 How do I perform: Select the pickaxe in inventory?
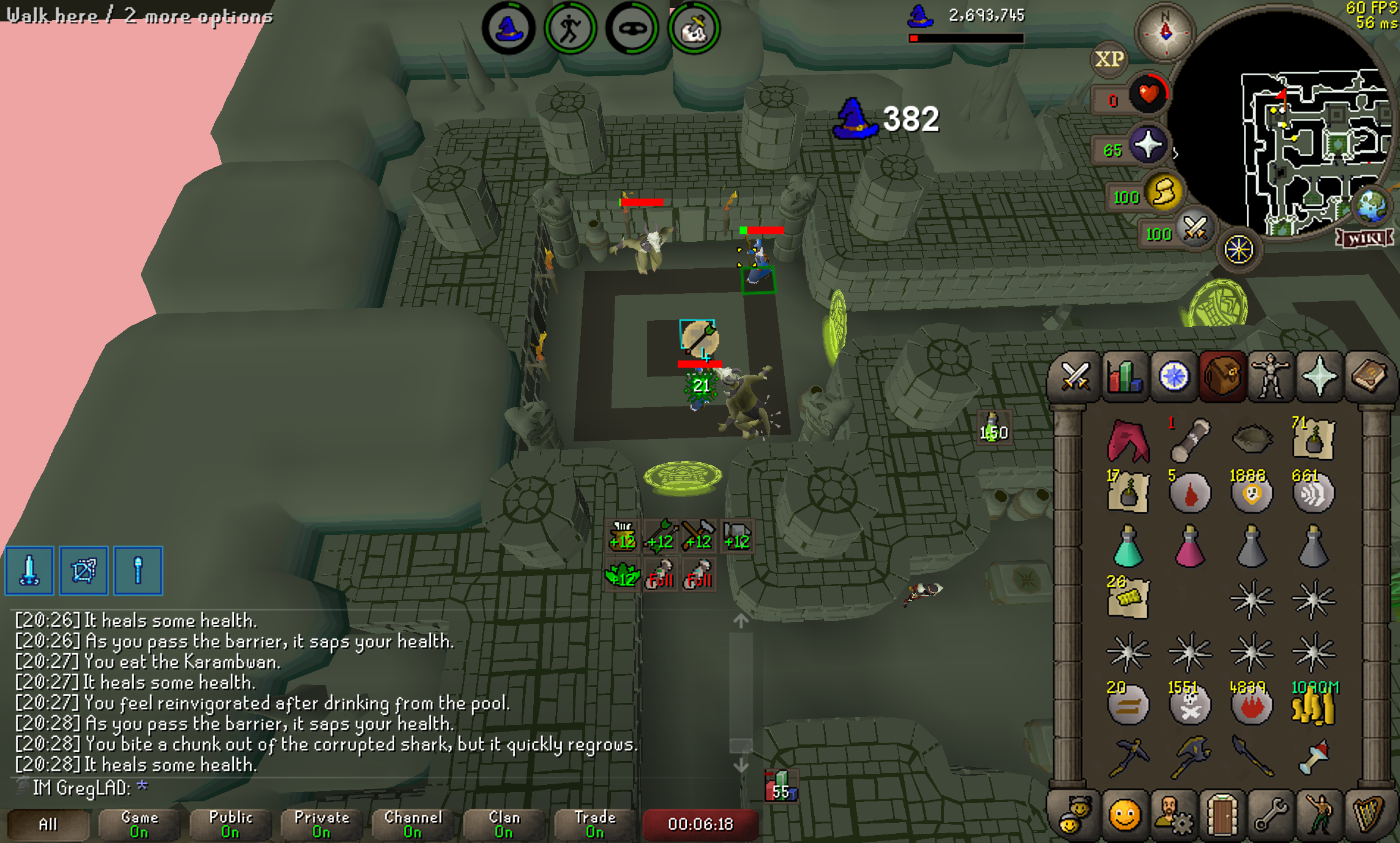(x=1128, y=758)
